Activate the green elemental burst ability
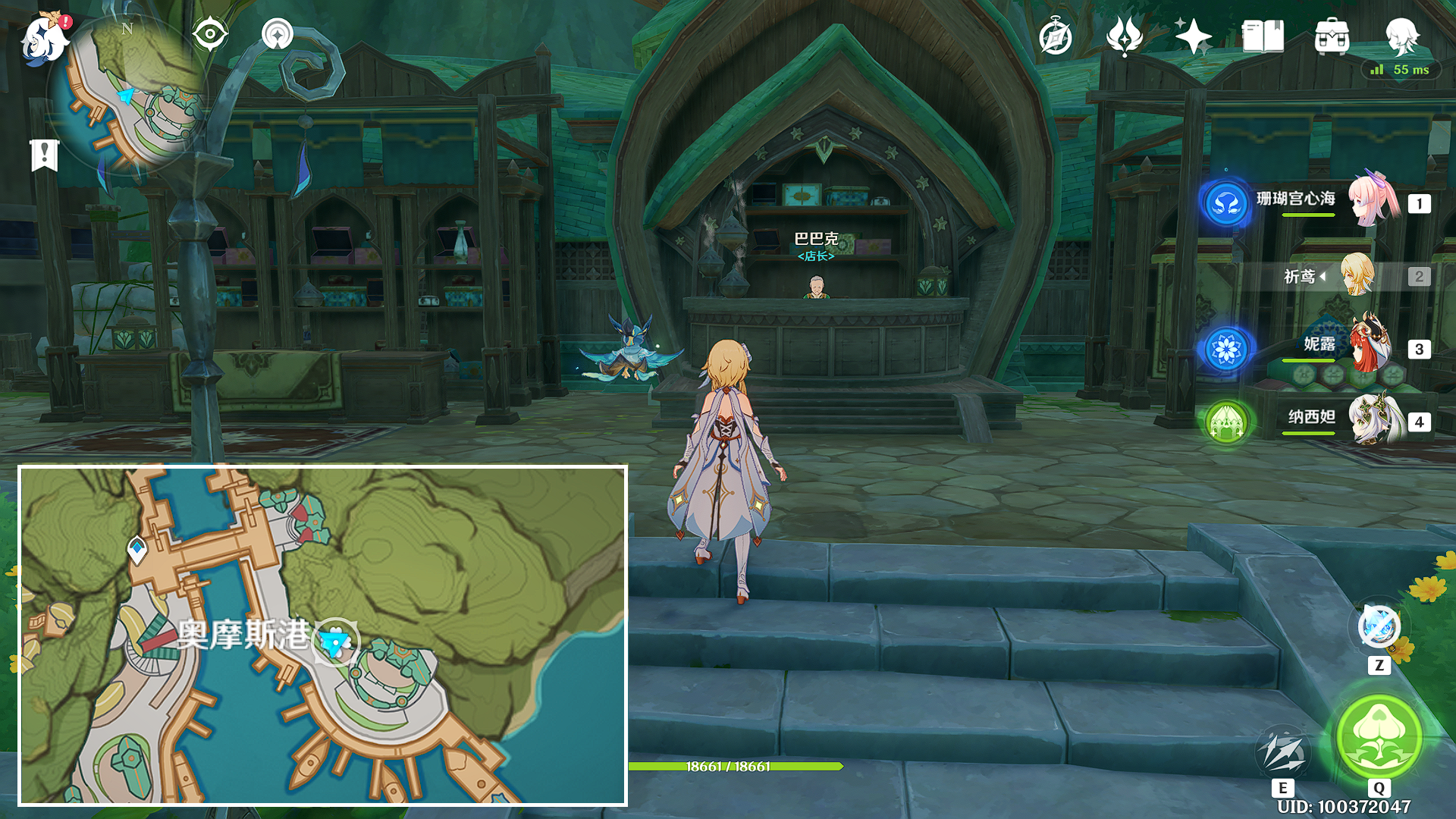Viewport: 1456px width, 819px height. [1379, 736]
